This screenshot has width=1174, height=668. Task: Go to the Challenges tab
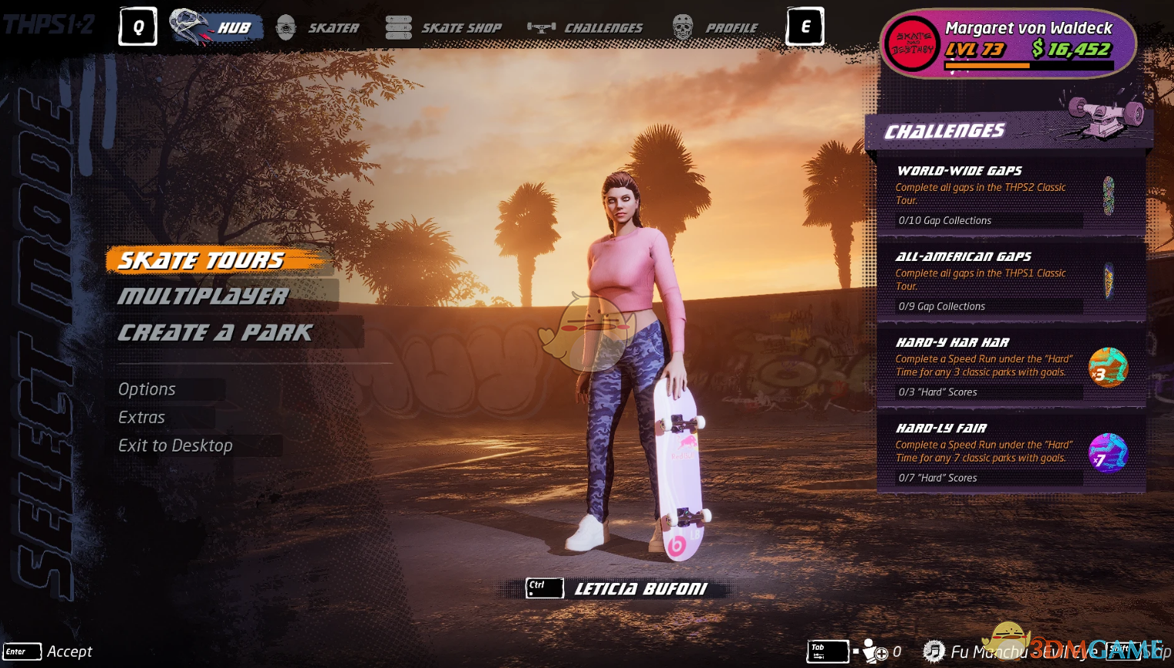pyautogui.click(x=586, y=27)
